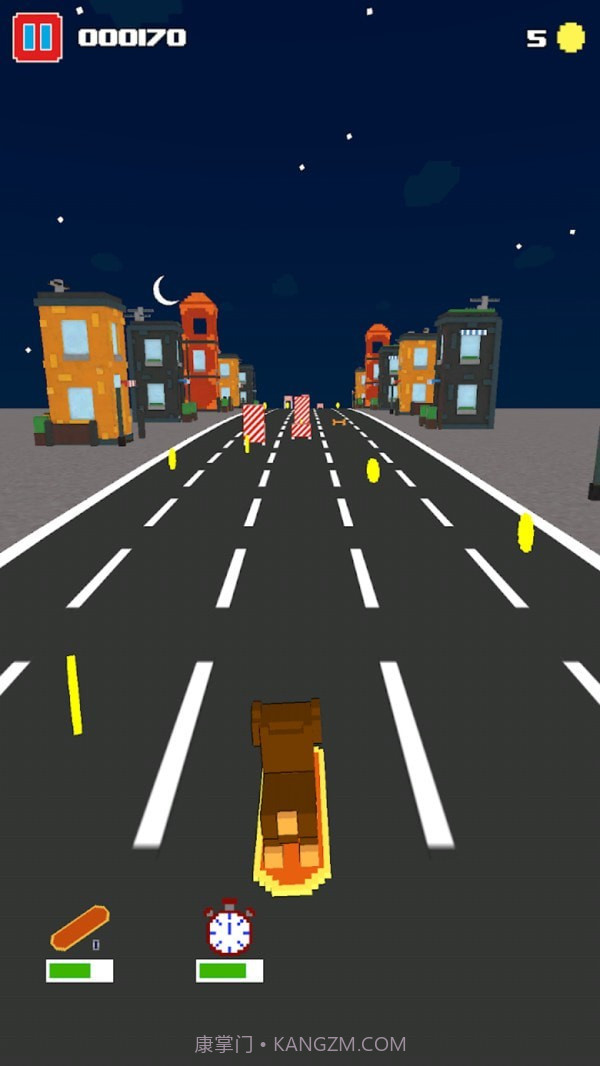600x1066 pixels.
Task: Activate the skateboard power-up icon
Action: click(79, 929)
